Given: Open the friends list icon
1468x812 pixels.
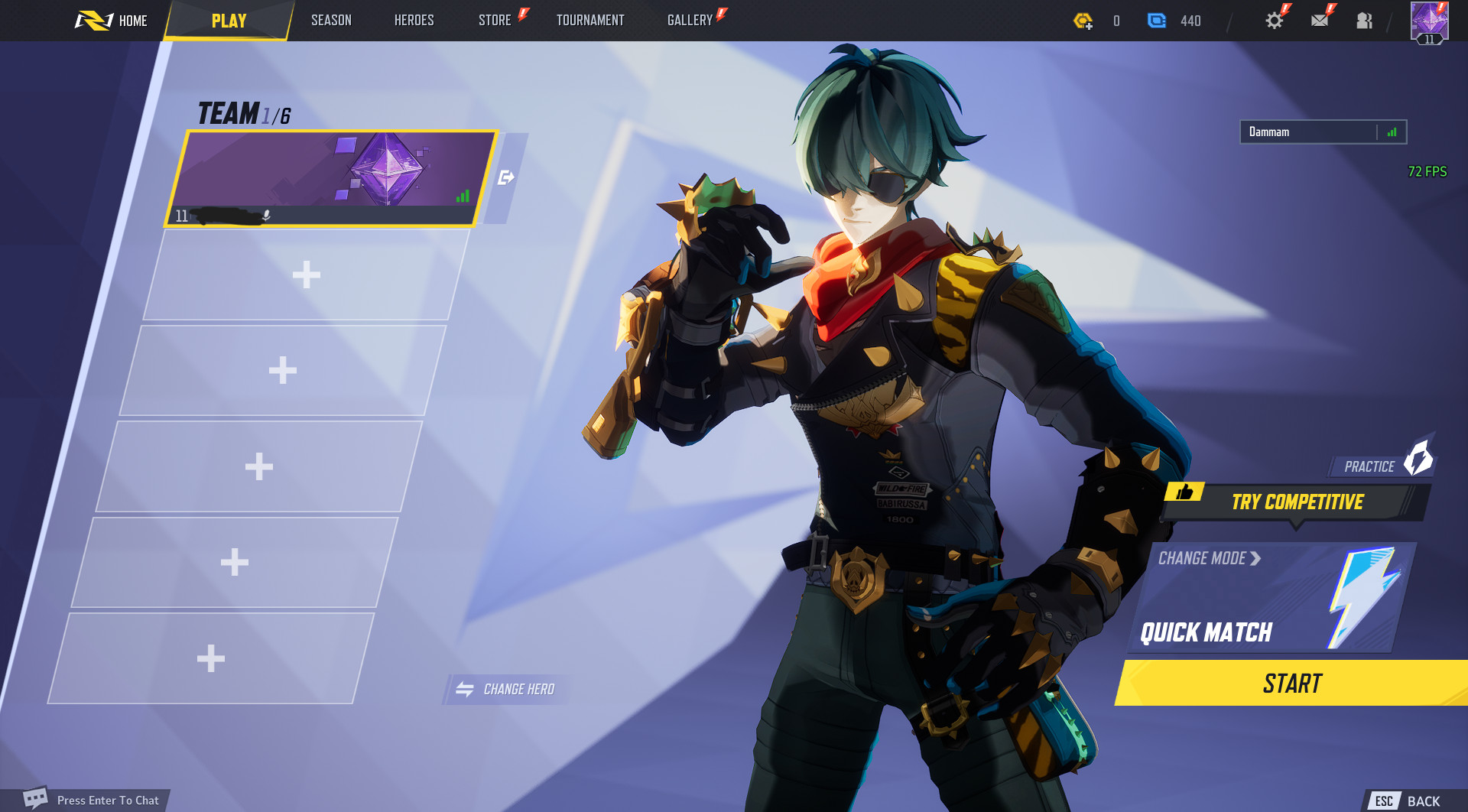Looking at the screenshot, I should (1364, 21).
